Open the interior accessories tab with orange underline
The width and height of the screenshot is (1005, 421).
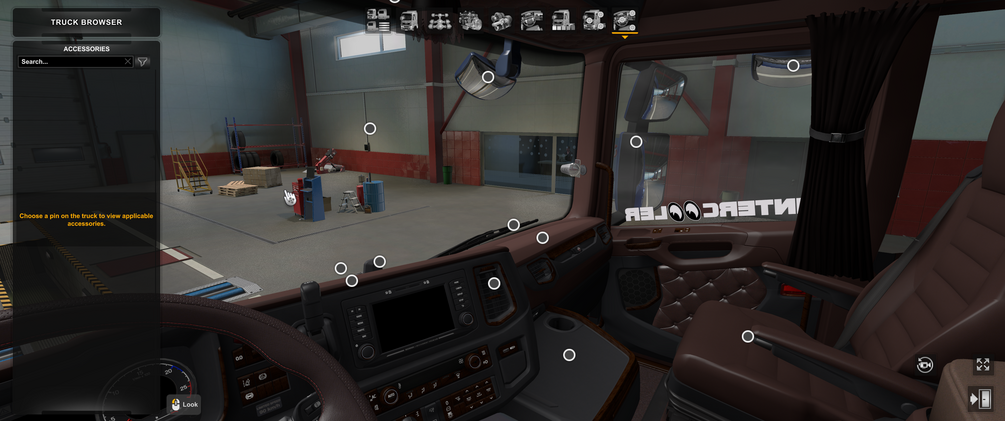point(625,19)
